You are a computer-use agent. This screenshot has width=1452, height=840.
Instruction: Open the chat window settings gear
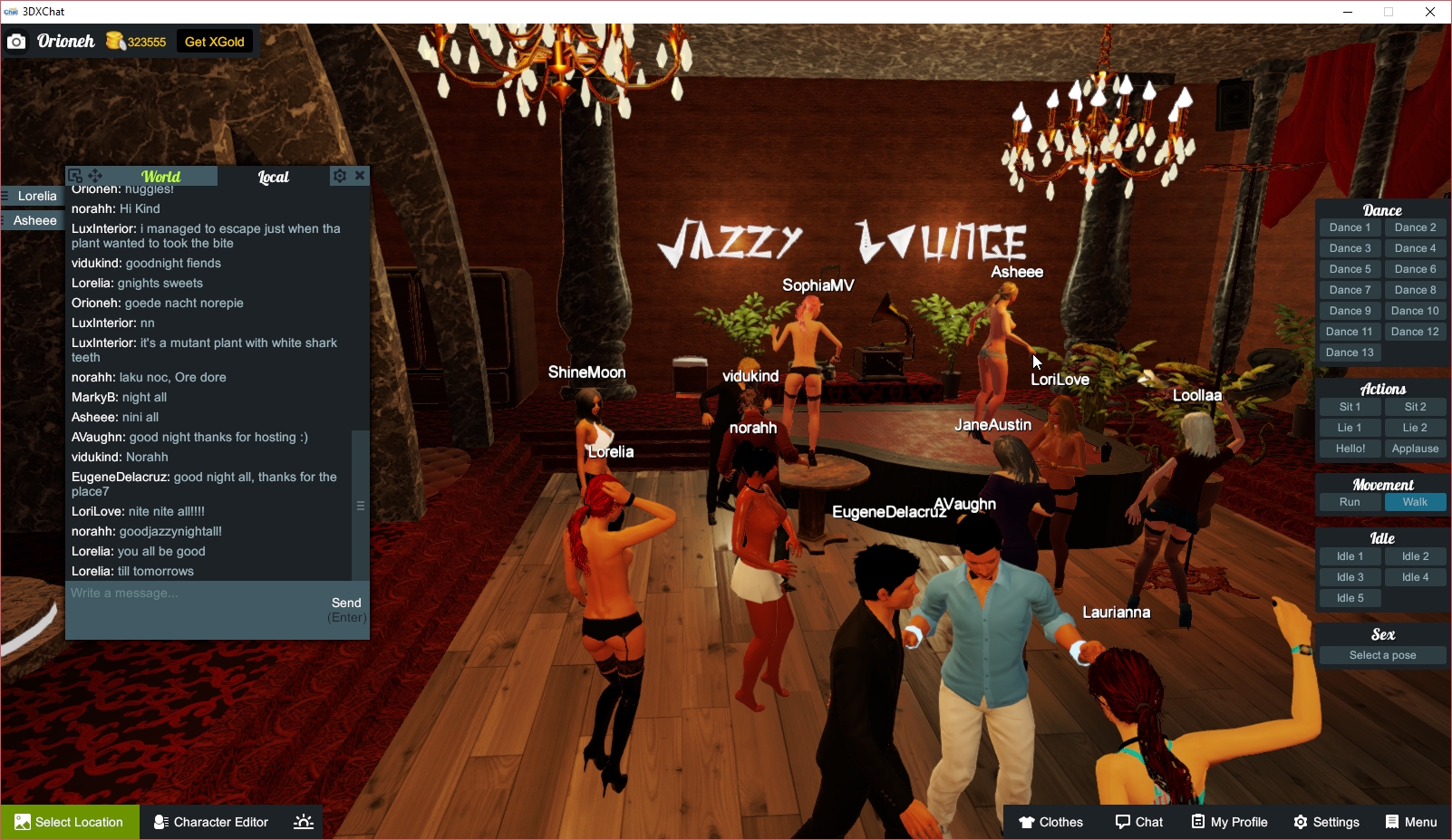(339, 175)
